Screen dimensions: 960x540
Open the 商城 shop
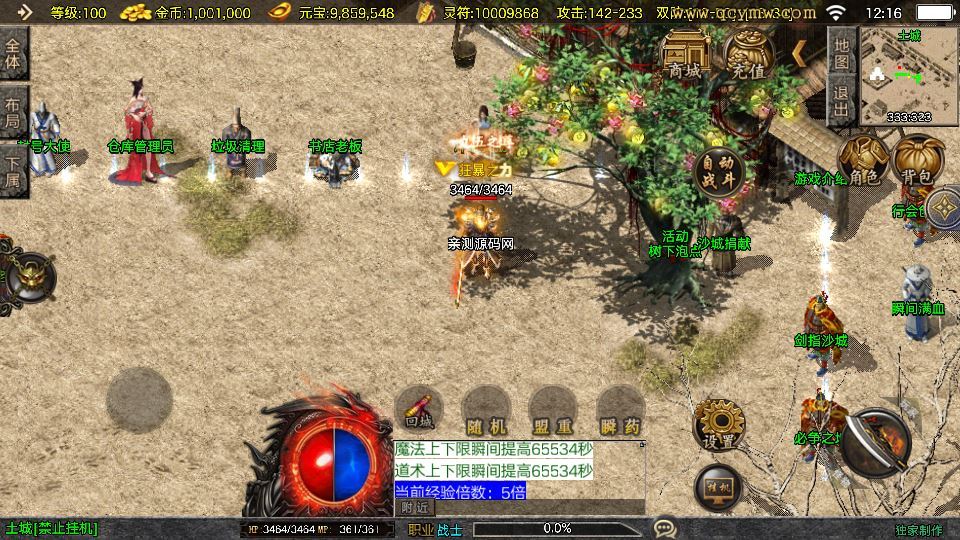[685, 56]
